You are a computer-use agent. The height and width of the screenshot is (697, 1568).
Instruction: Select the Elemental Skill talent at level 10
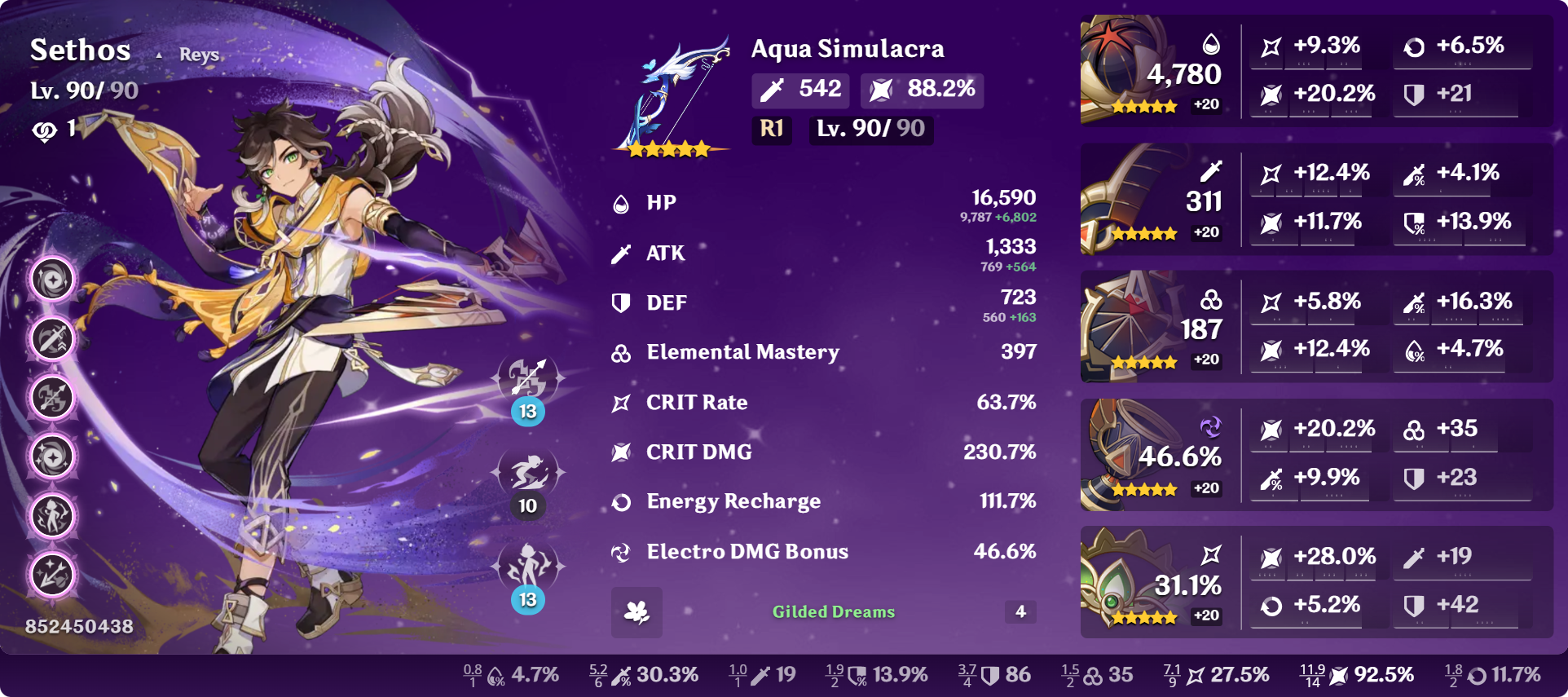[x=528, y=473]
